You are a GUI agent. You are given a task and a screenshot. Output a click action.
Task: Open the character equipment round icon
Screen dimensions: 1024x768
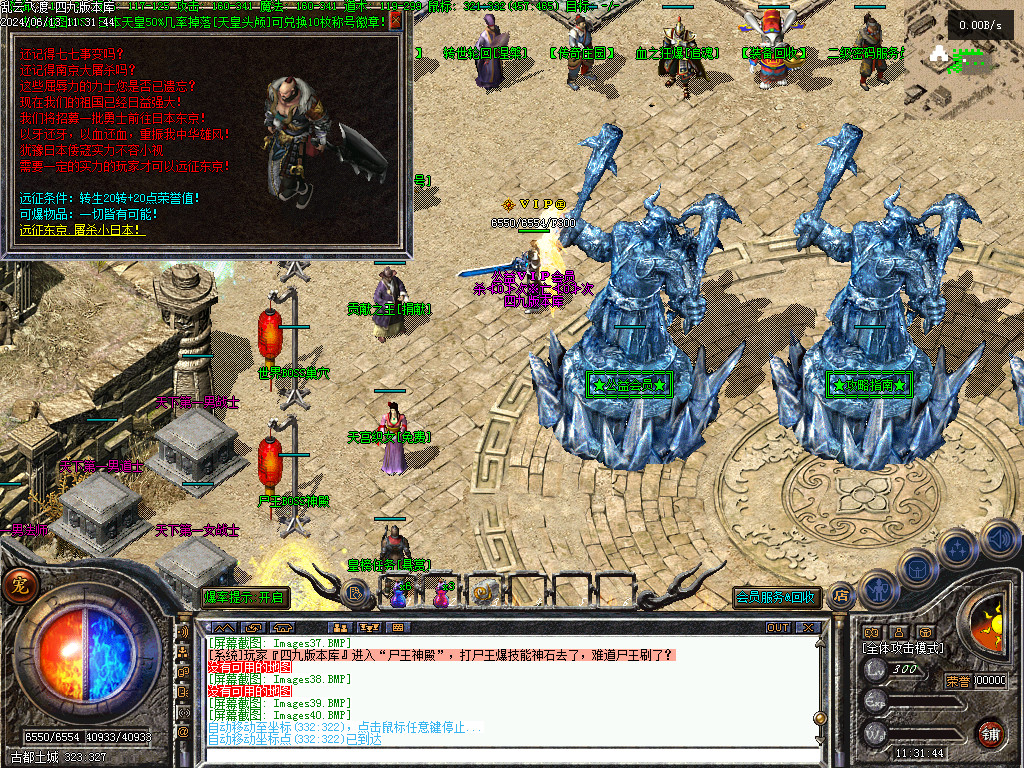pyautogui.click(x=877, y=589)
